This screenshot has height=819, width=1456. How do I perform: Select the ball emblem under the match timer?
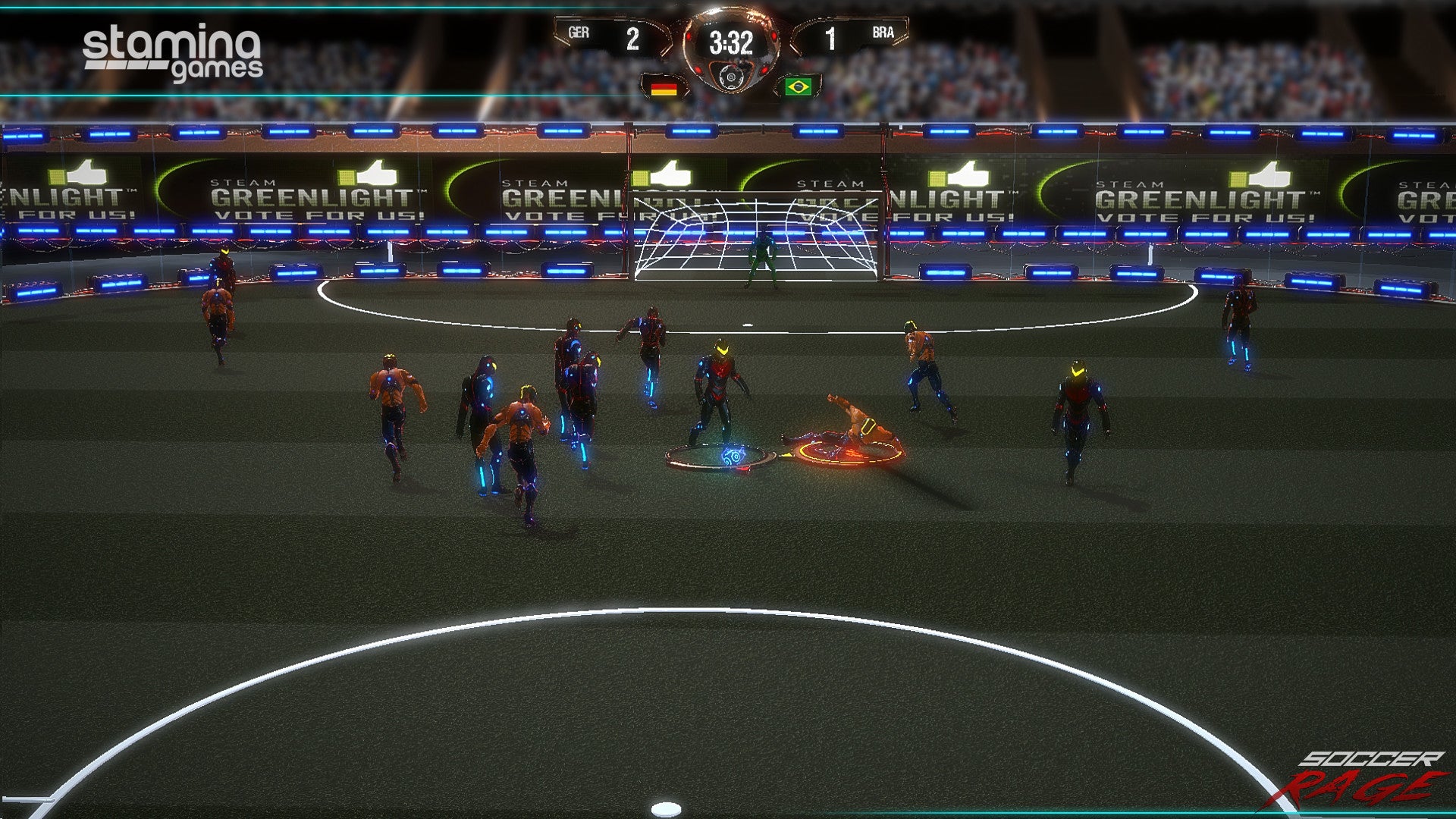tap(730, 77)
